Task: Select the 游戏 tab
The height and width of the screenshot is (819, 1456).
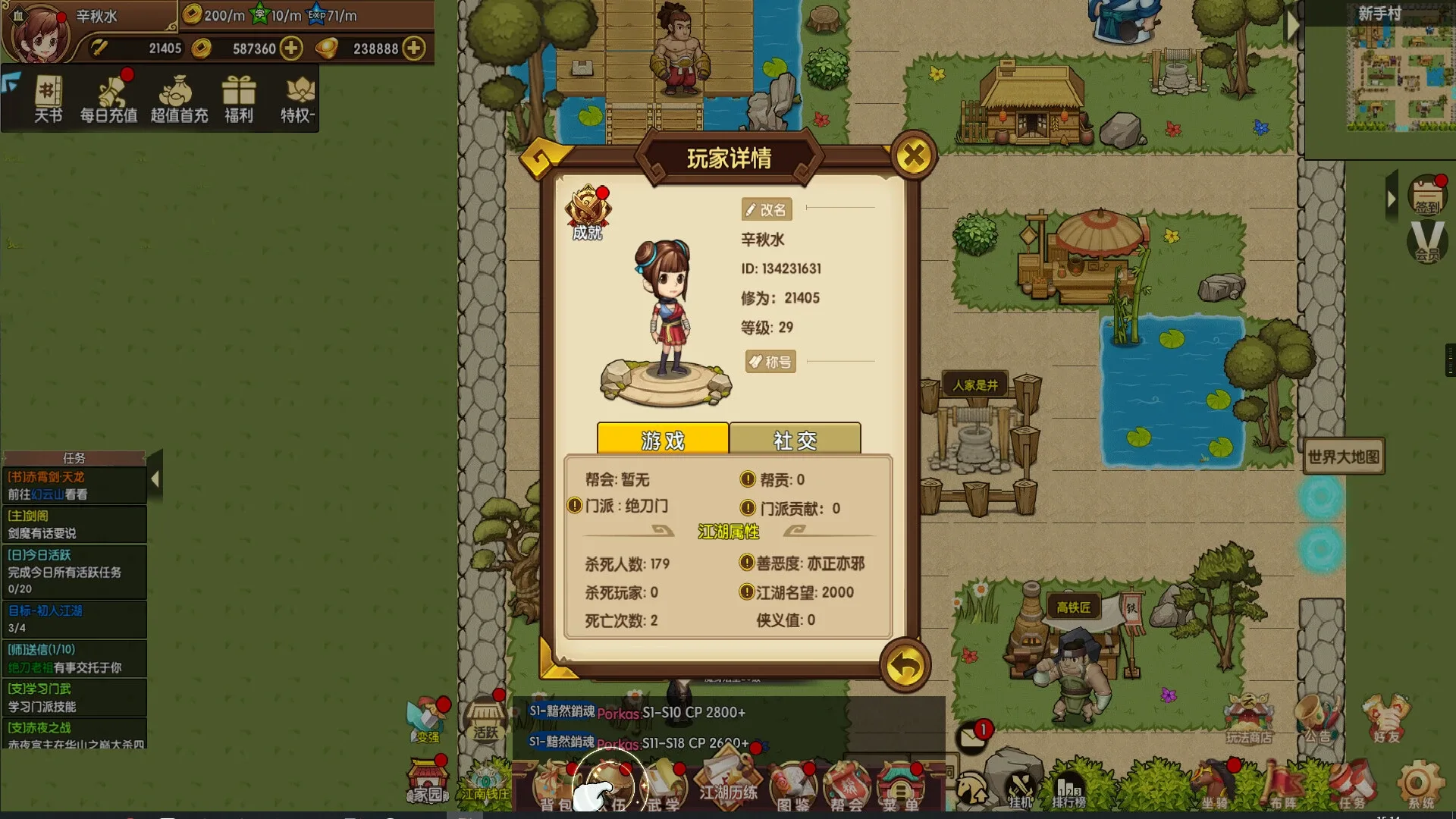Action: (661, 439)
